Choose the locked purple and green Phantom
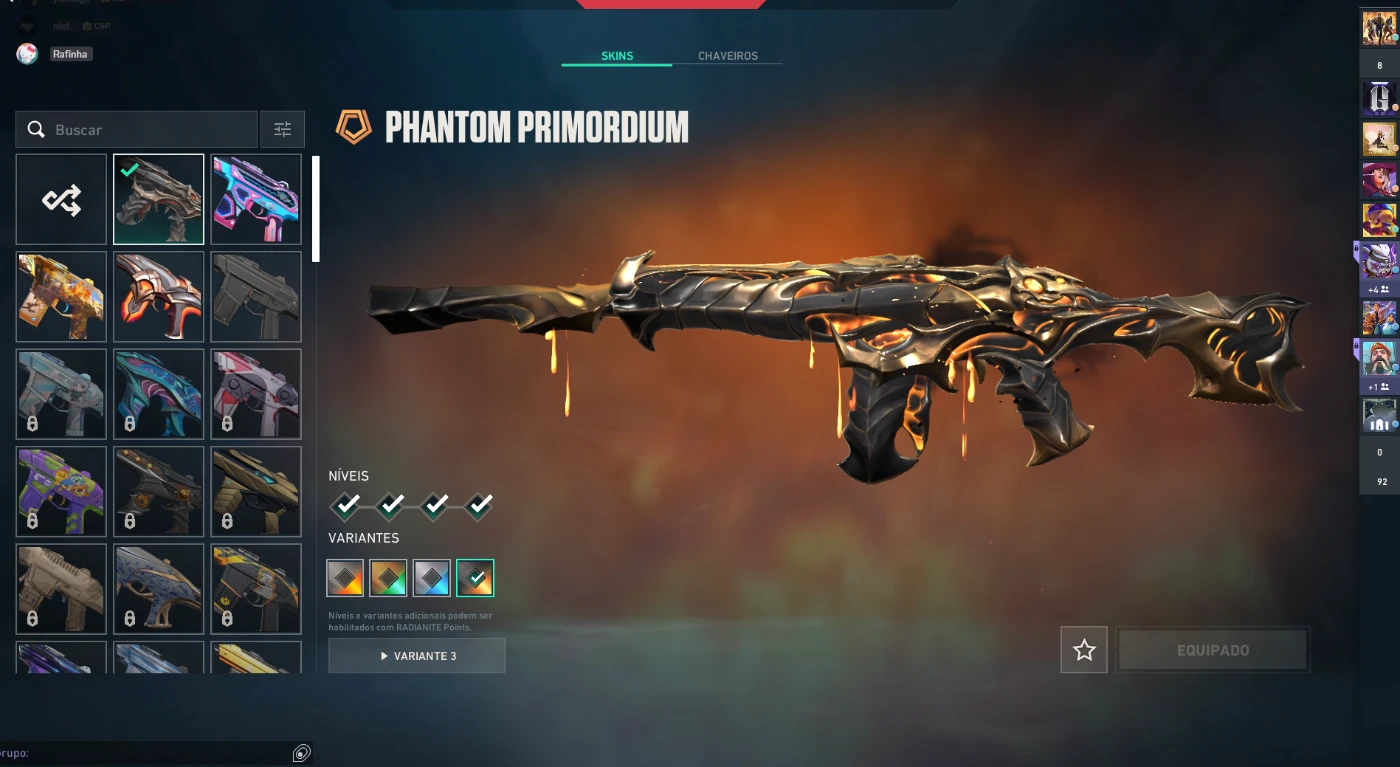Image resolution: width=1400 pixels, height=767 pixels. tap(61, 492)
